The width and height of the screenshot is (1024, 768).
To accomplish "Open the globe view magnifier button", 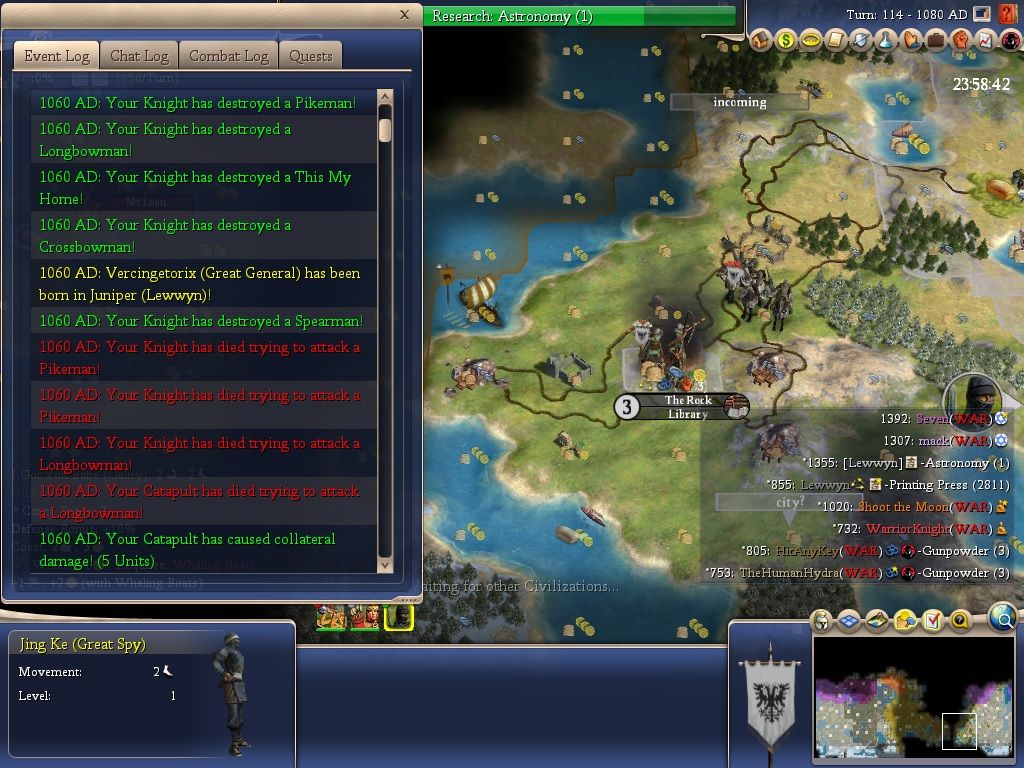I will (x=1002, y=619).
